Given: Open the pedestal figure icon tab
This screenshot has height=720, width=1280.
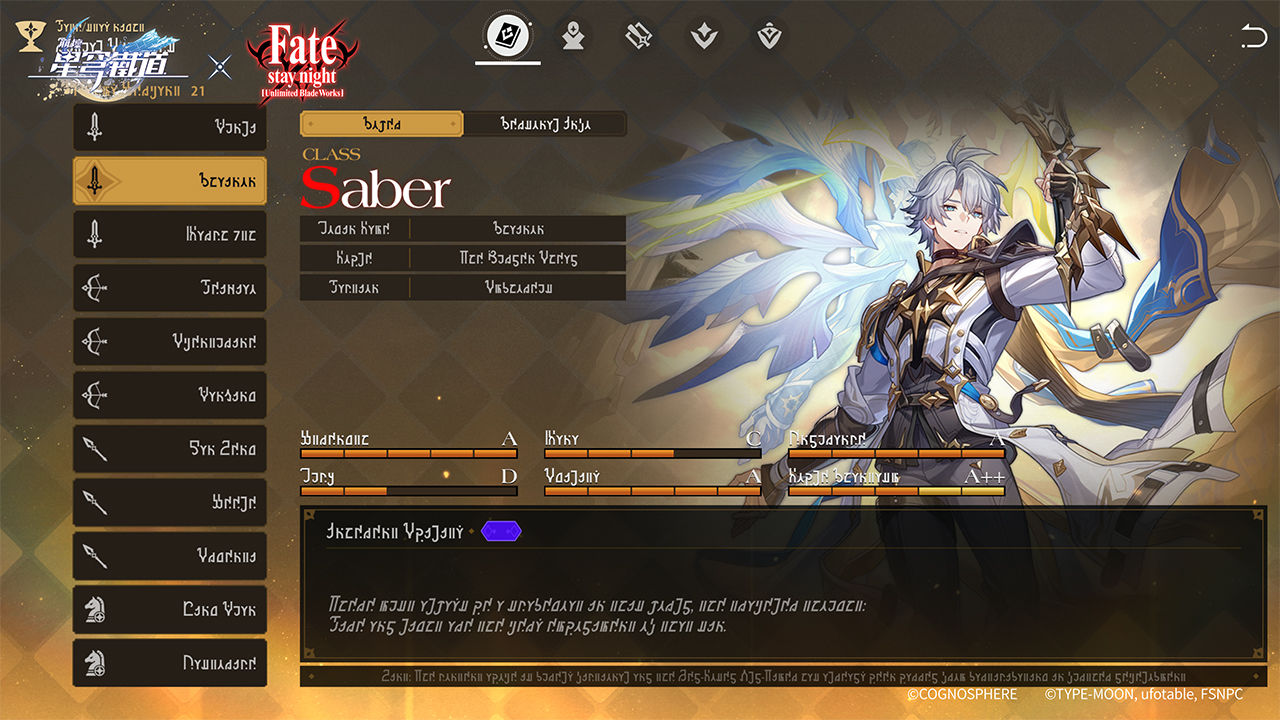Looking at the screenshot, I should point(573,38).
